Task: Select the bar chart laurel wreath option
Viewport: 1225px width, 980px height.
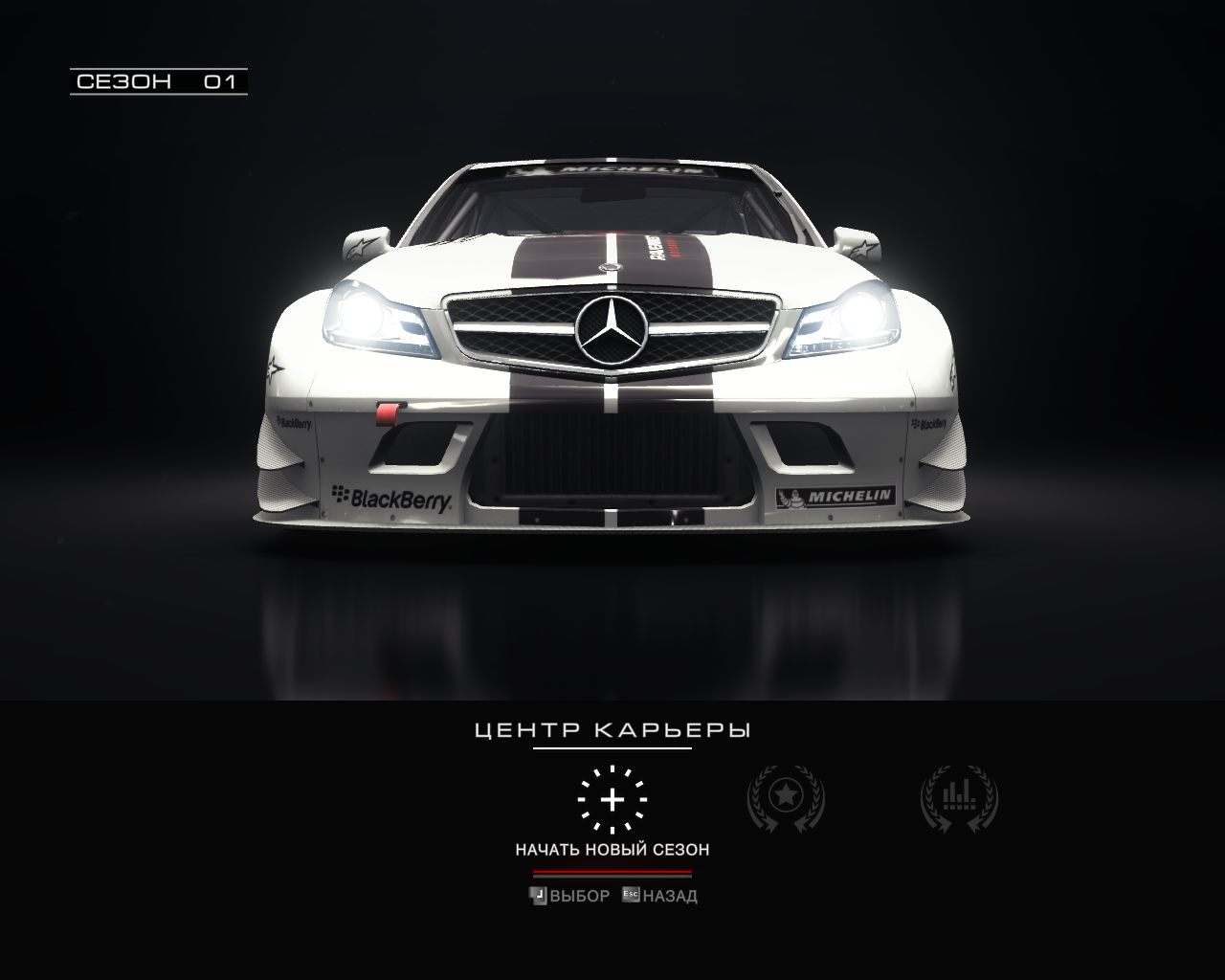Action: [958, 796]
